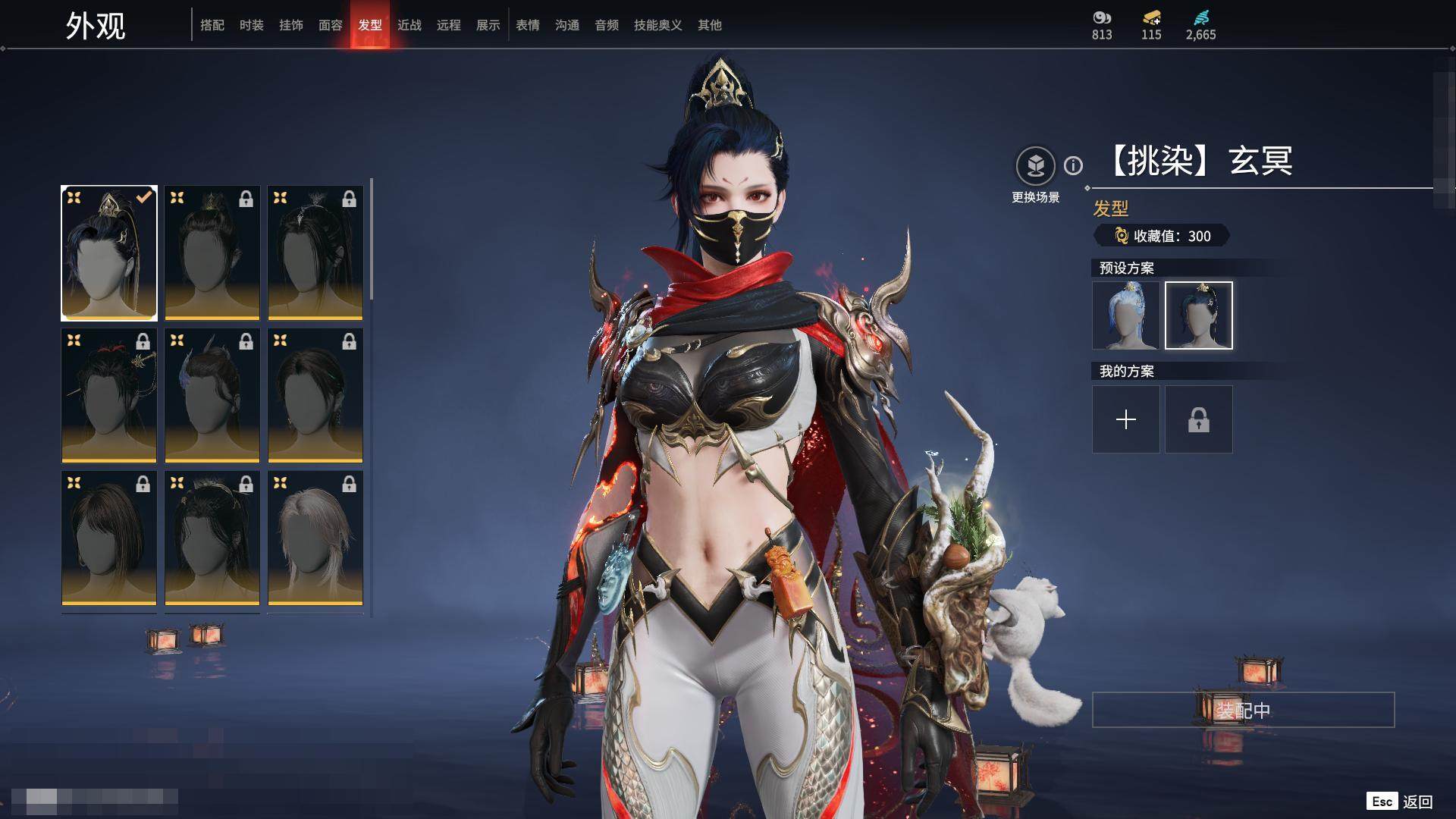The width and height of the screenshot is (1456, 819).
Task: Open the info icon beside the hairstyle name
Action: point(1073,165)
